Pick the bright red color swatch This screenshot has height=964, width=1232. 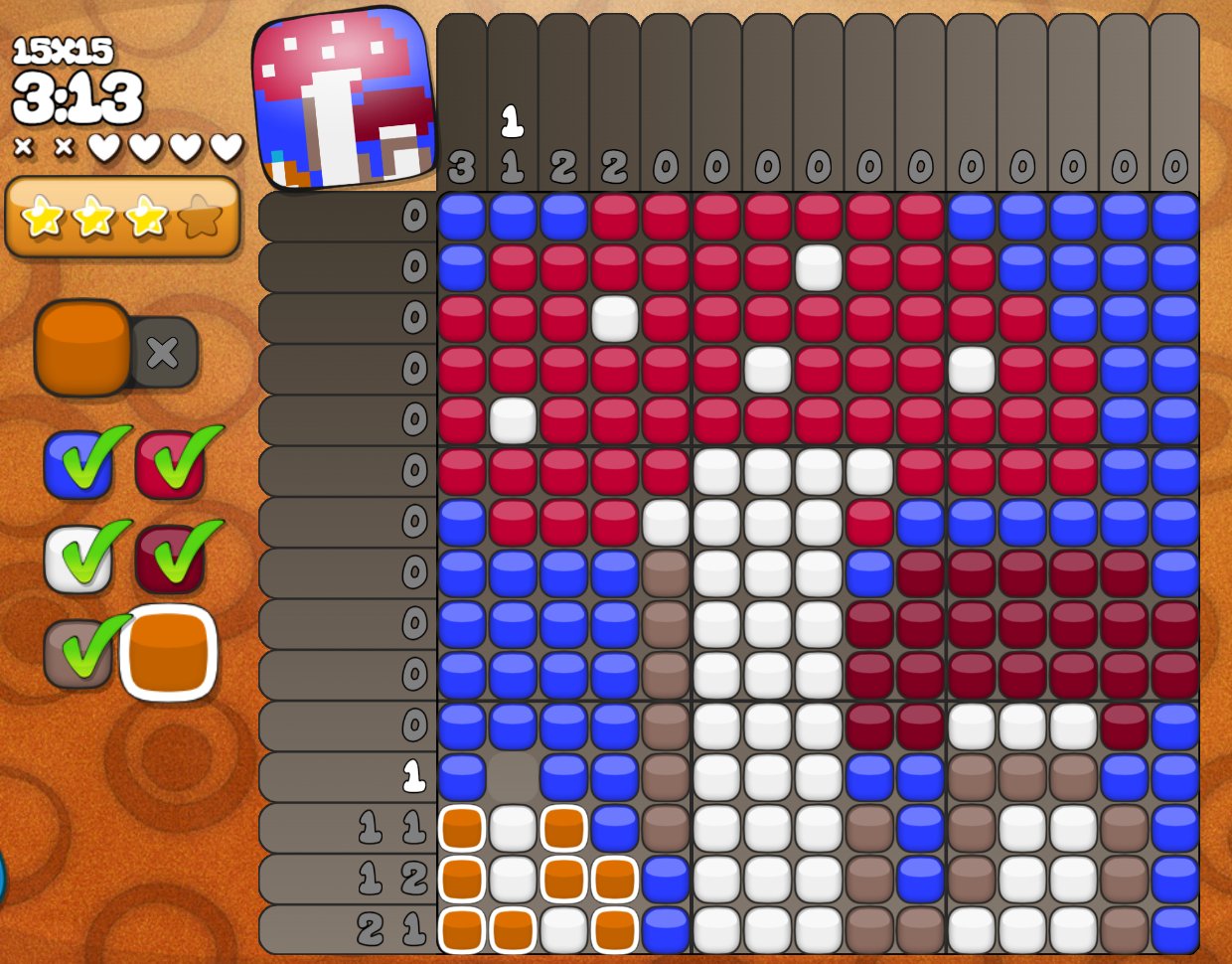coord(168,463)
